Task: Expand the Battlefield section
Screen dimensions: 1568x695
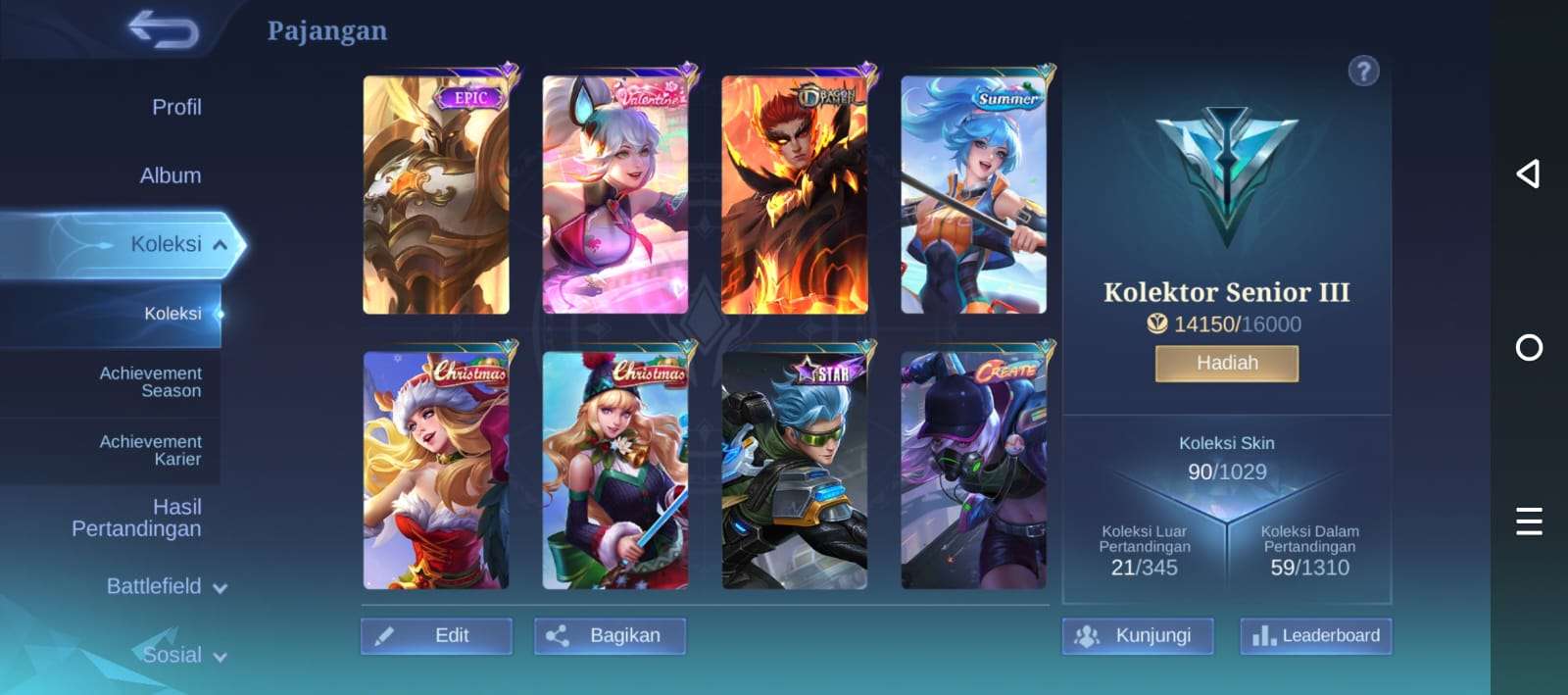Action: [167, 586]
